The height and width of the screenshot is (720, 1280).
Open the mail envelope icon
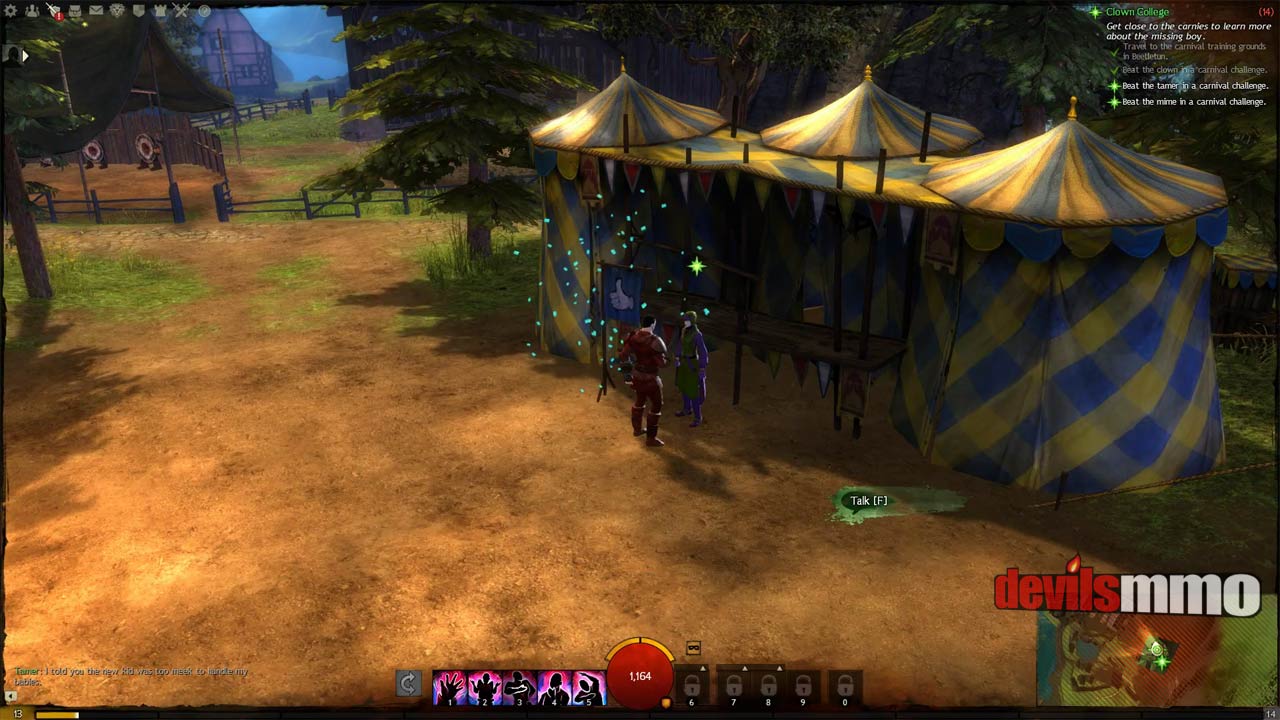[96, 11]
